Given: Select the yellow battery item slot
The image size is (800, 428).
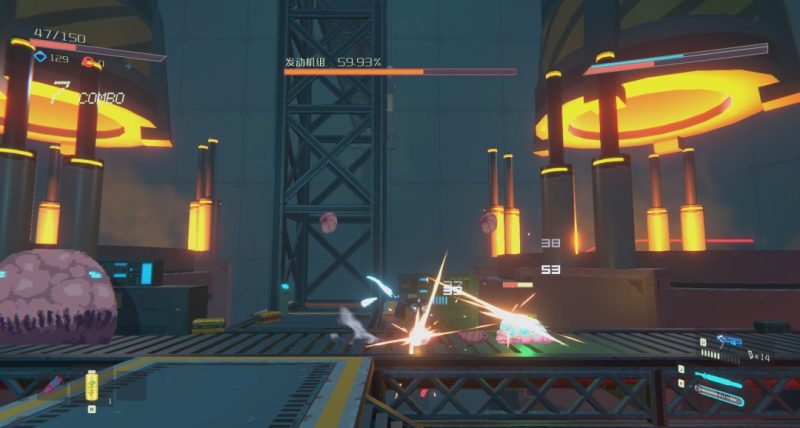Looking at the screenshot, I should tap(93, 386).
